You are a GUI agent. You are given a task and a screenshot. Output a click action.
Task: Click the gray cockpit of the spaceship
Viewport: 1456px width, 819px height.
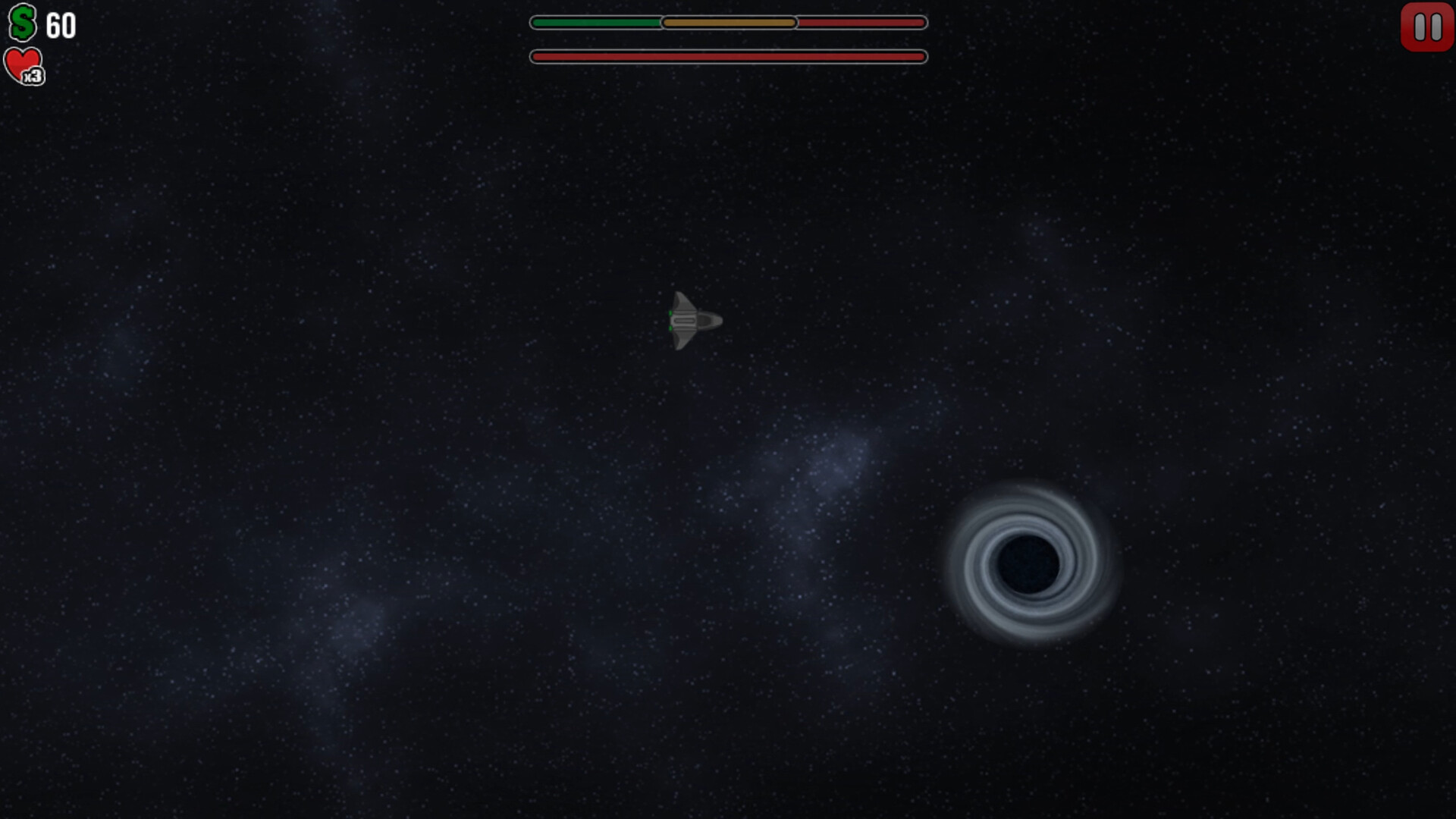click(686, 318)
